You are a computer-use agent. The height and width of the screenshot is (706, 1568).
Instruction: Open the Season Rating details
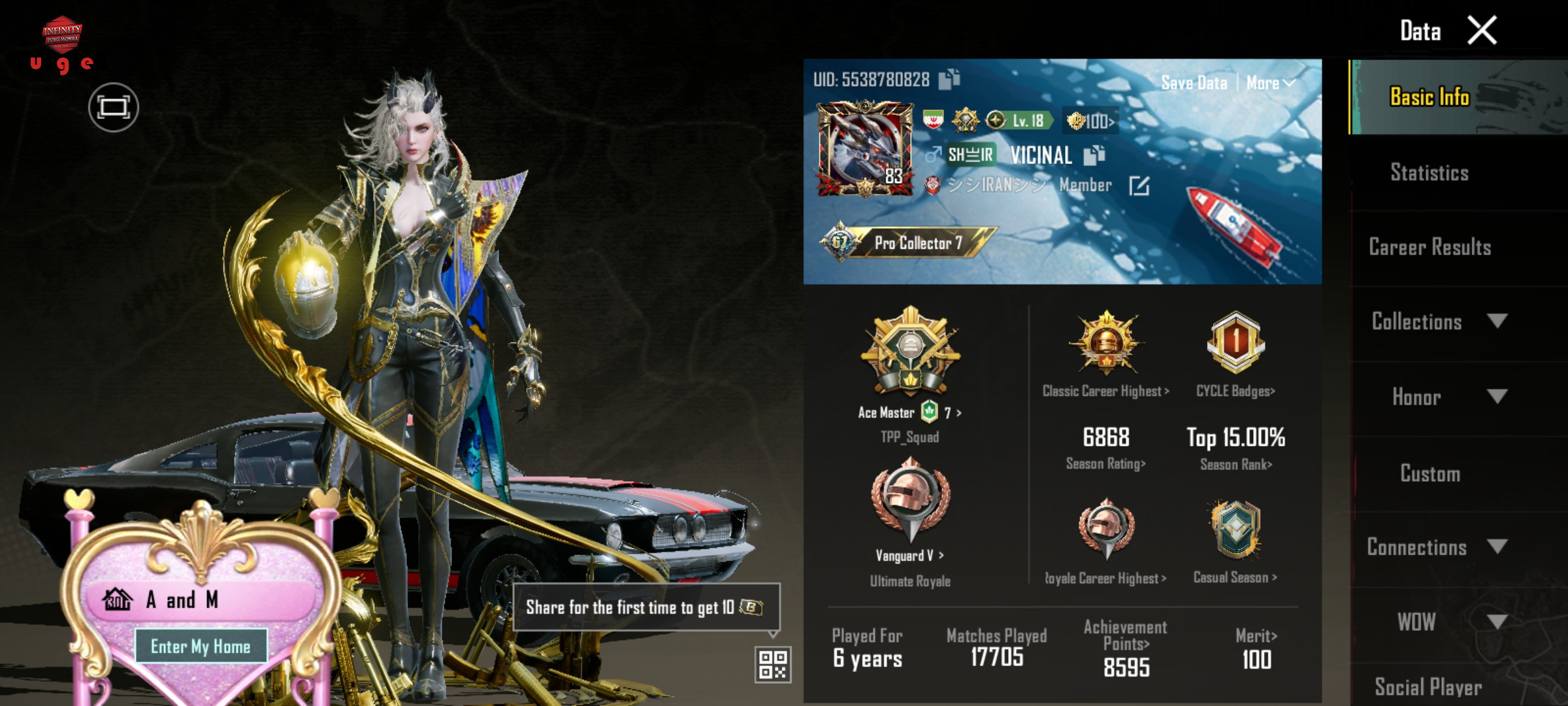click(1105, 463)
